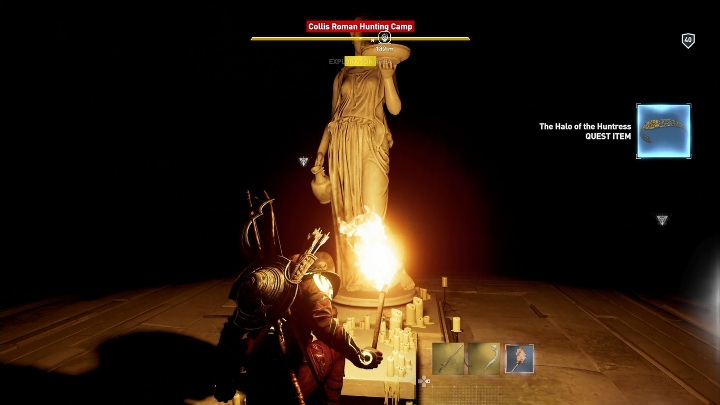Click the objective marker on the compass bar
The image size is (720, 405).
384,38
